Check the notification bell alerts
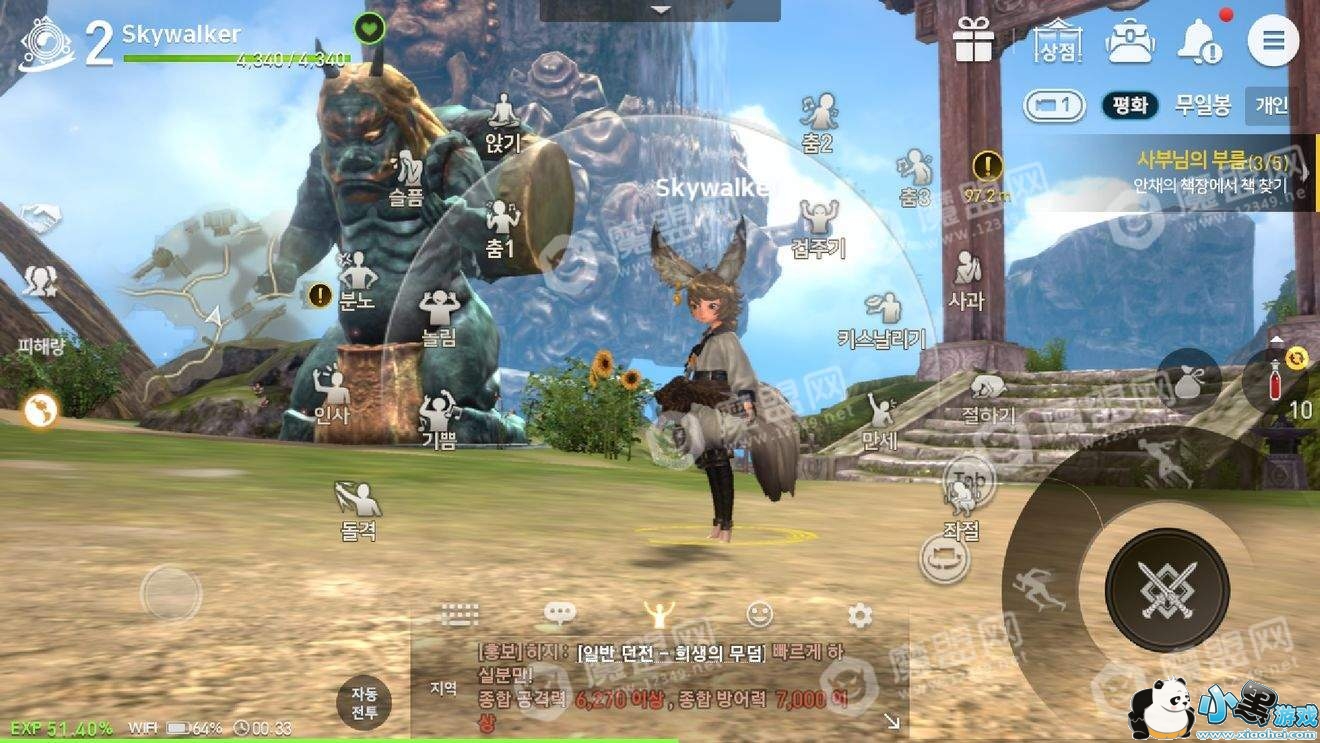 (1198, 42)
